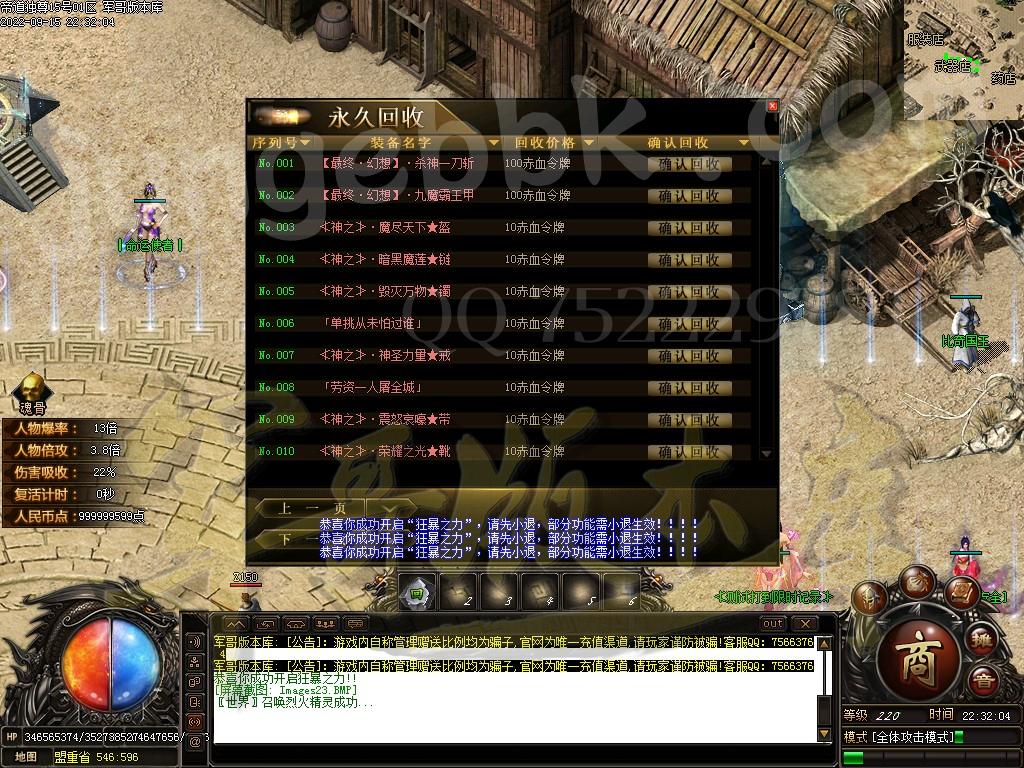Confirm recycling for No.008 劳资一人屠全城
The image size is (1024, 768).
pyautogui.click(x=689, y=388)
